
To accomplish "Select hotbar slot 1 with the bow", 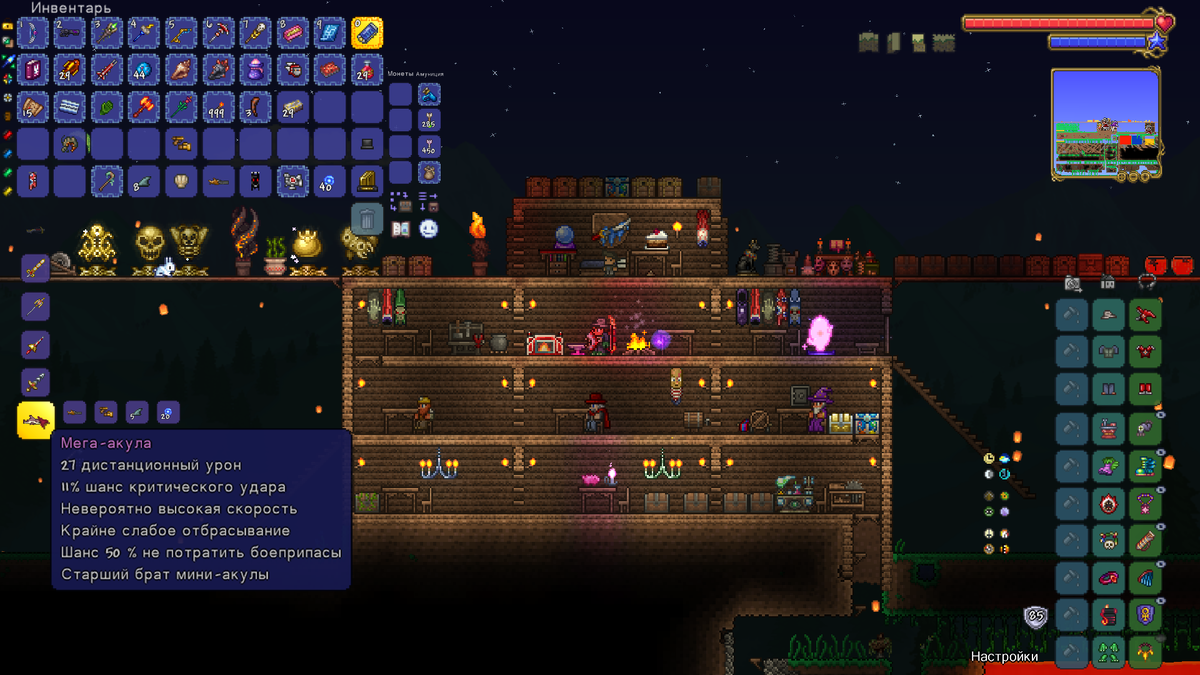I will click(33, 33).
